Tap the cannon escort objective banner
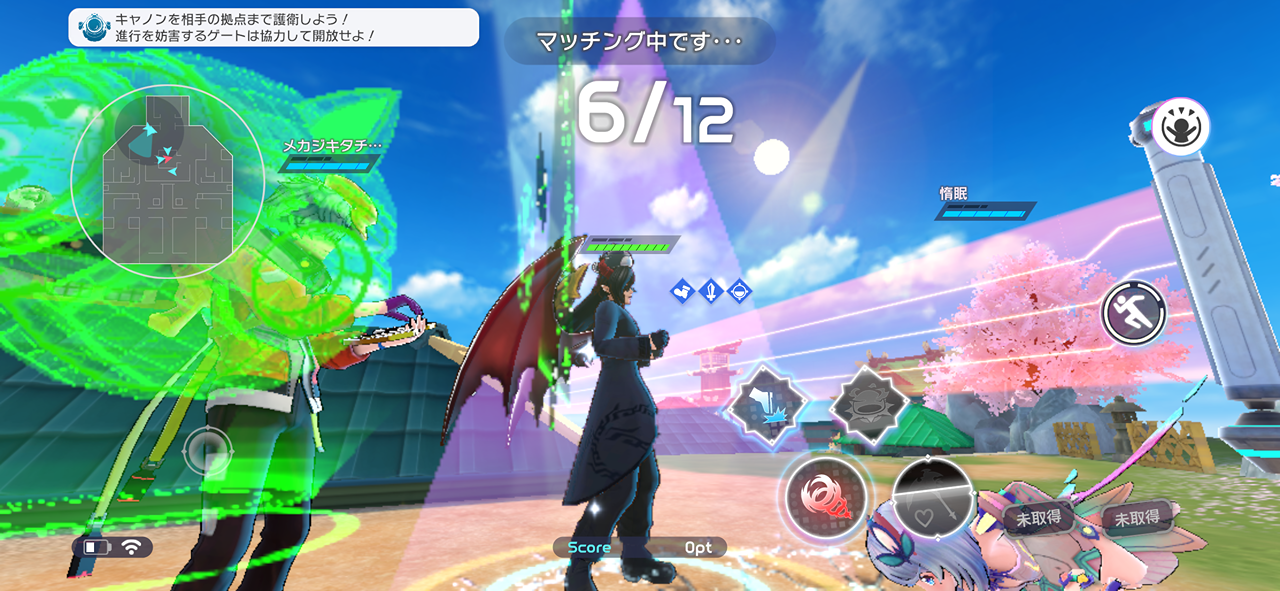This screenshot has height=591, width=1280. [273, 27]
